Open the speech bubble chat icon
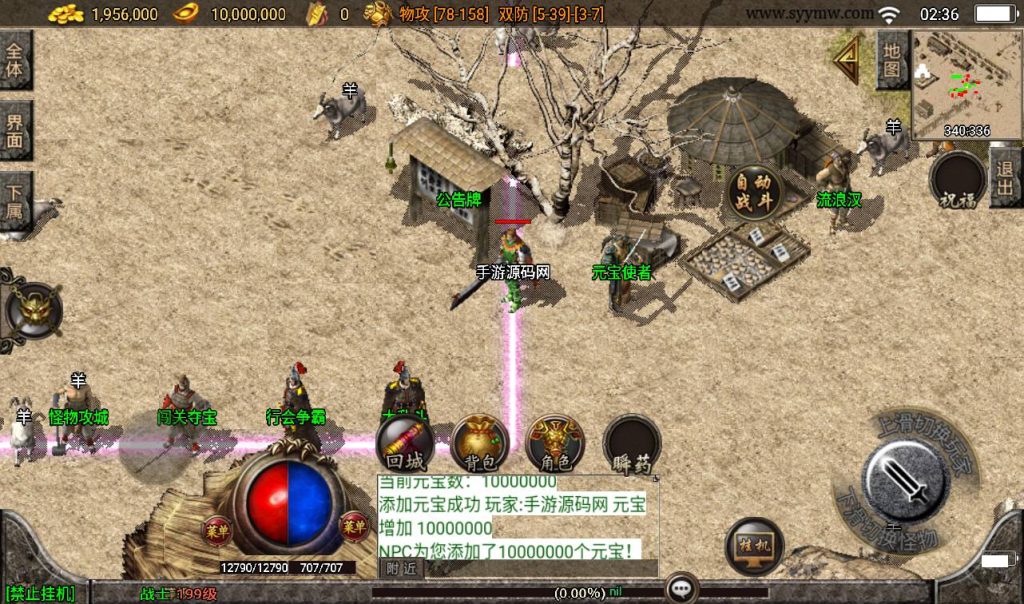 [x=683, y=588]
